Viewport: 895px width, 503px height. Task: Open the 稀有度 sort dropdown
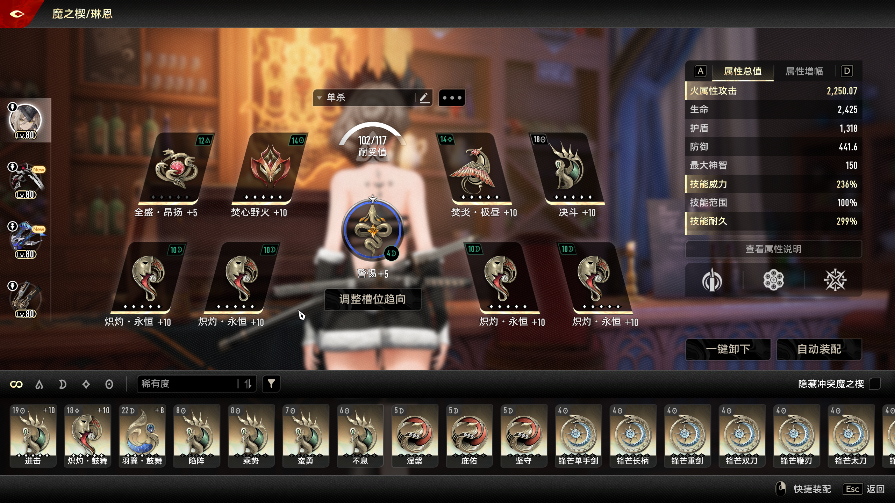pos(197,383)
